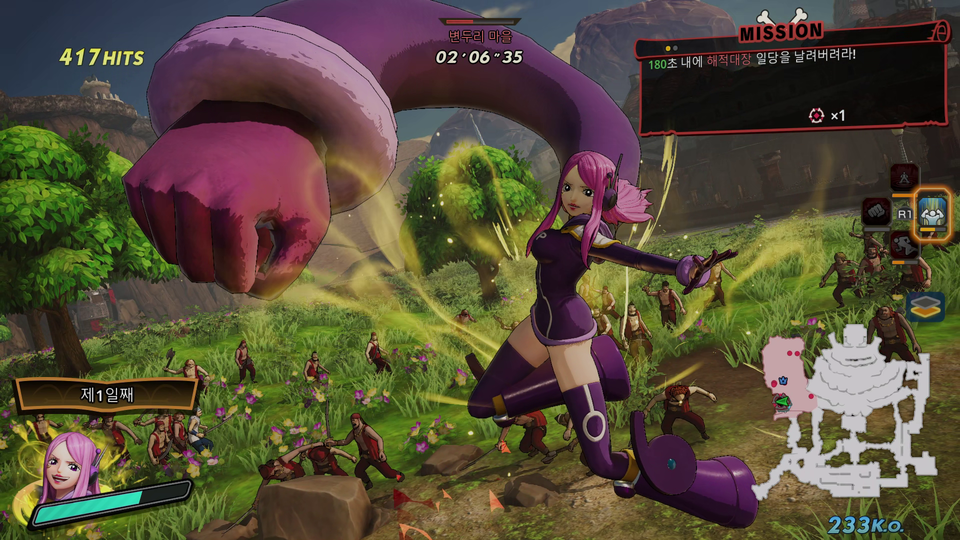Open the white territory minimap
This screenshot has width=960, height=540.
coord(850,410)
